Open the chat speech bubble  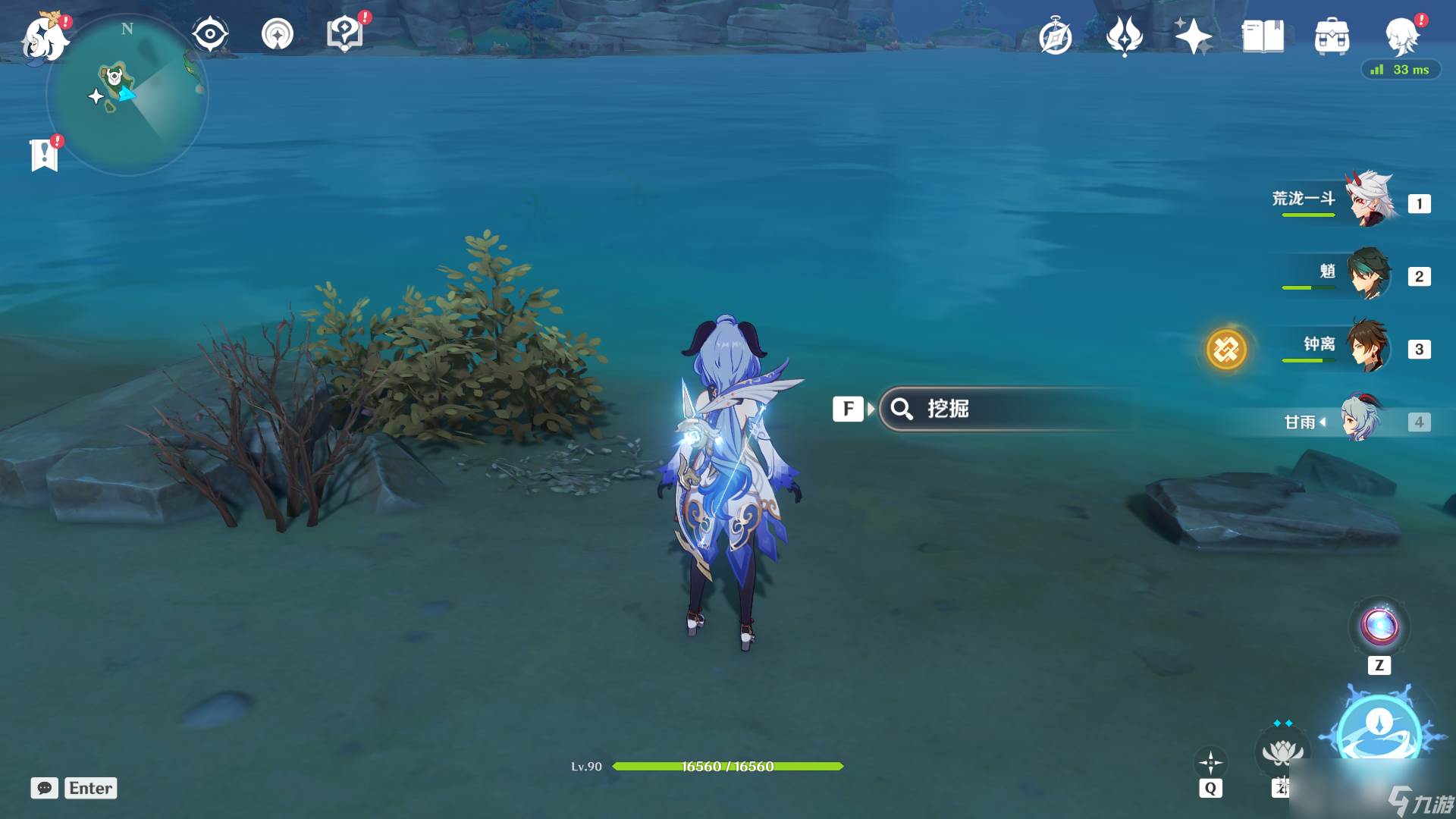(x=44, y=788)
